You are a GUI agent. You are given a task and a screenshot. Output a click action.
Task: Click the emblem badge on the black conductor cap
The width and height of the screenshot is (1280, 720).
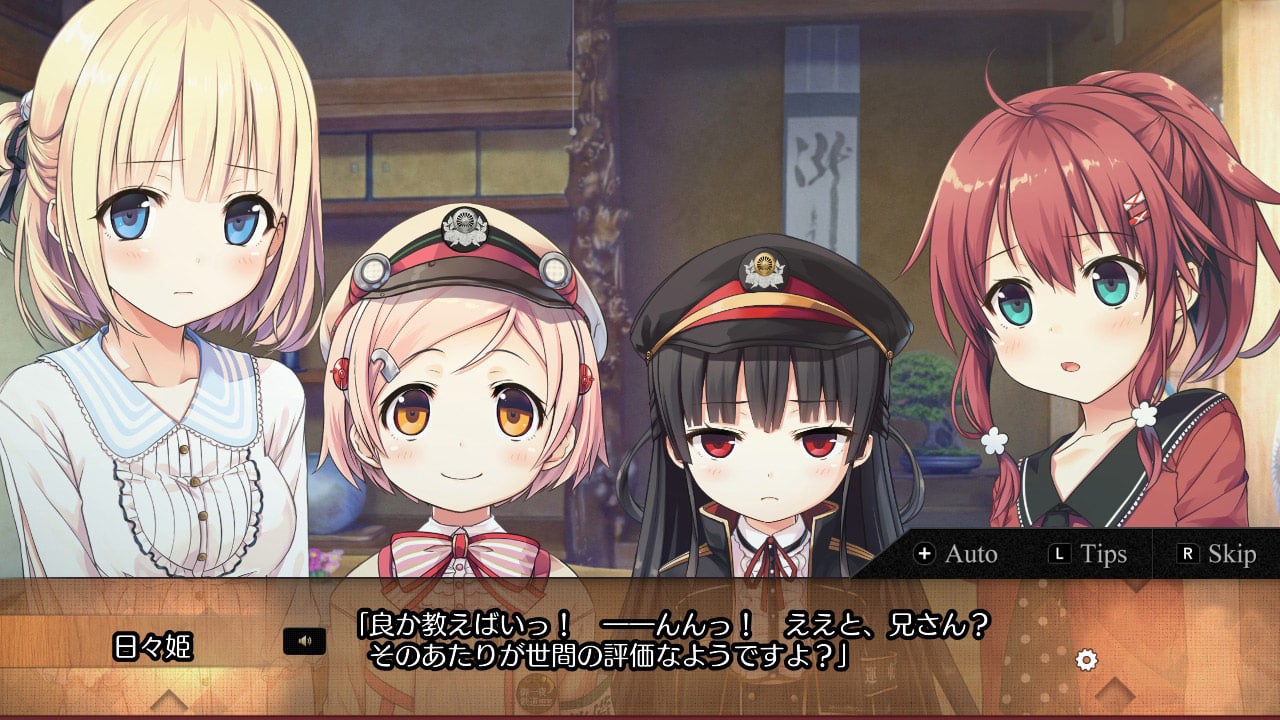[762, 266]
